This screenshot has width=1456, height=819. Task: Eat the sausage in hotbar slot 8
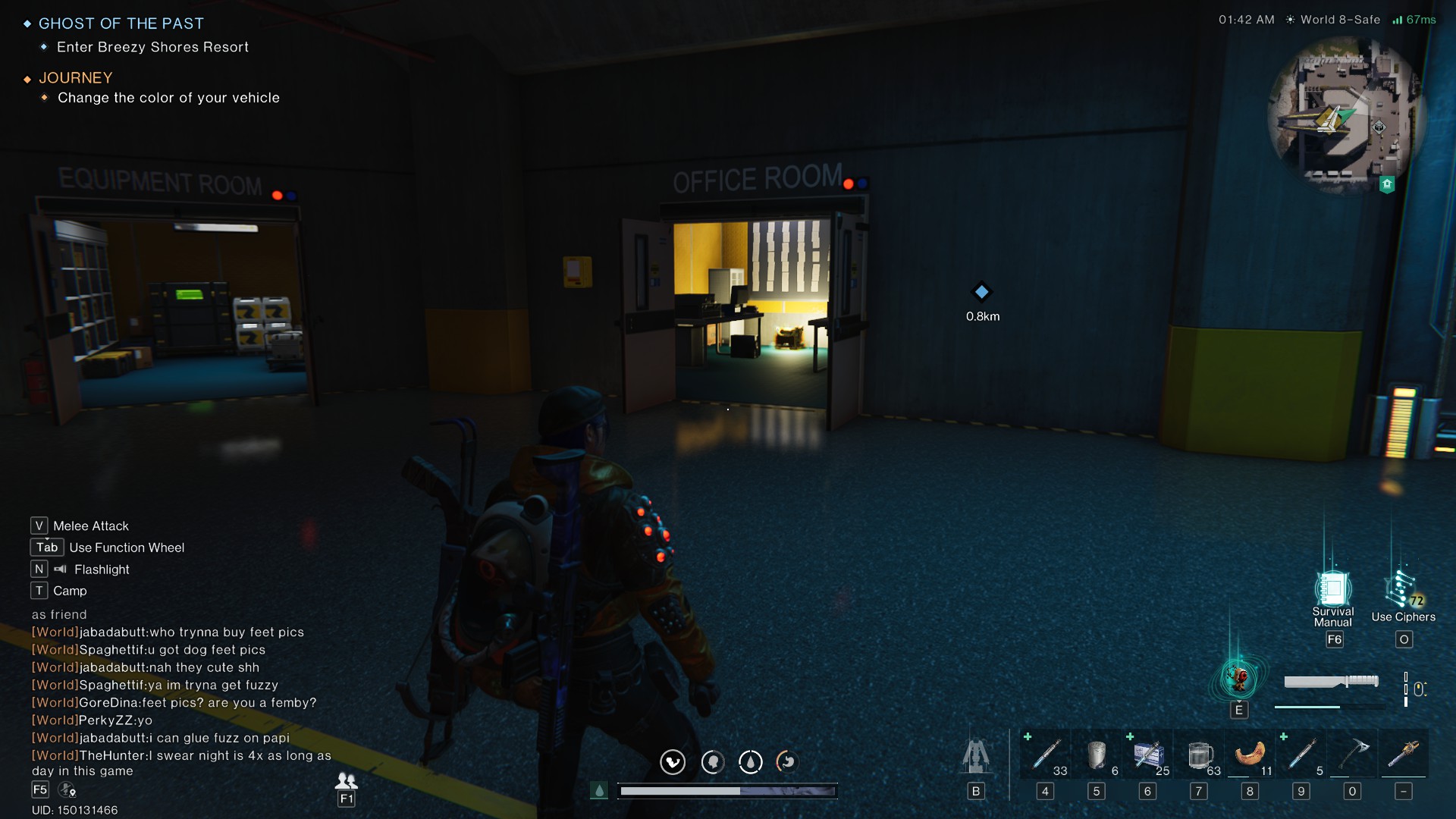click(x=1250, y=755)
